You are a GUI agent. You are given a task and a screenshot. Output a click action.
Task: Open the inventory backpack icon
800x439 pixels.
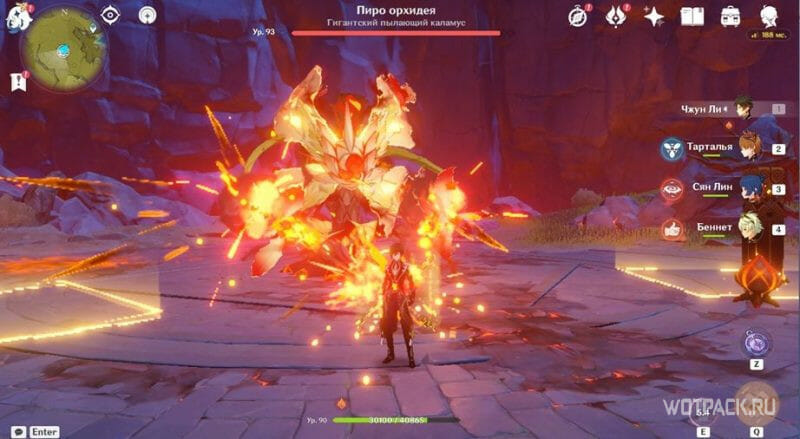(x=730, y=16)
